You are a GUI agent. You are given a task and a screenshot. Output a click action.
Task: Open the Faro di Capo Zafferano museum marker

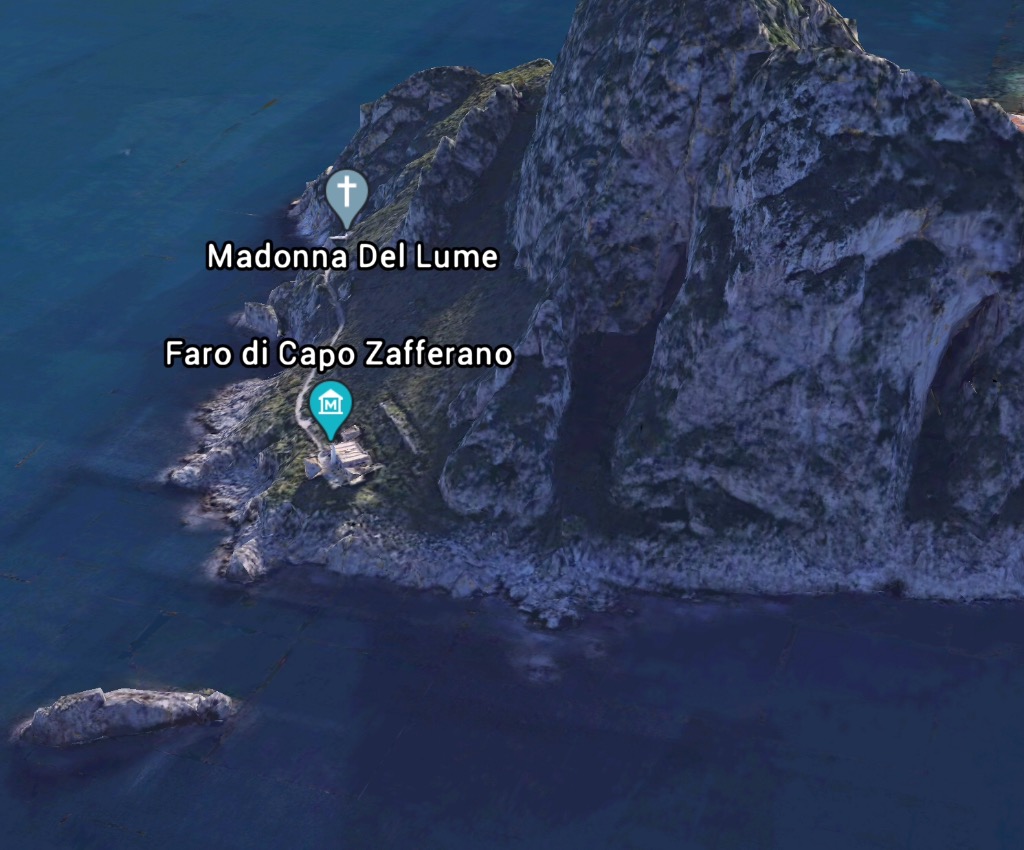[331, 406]
